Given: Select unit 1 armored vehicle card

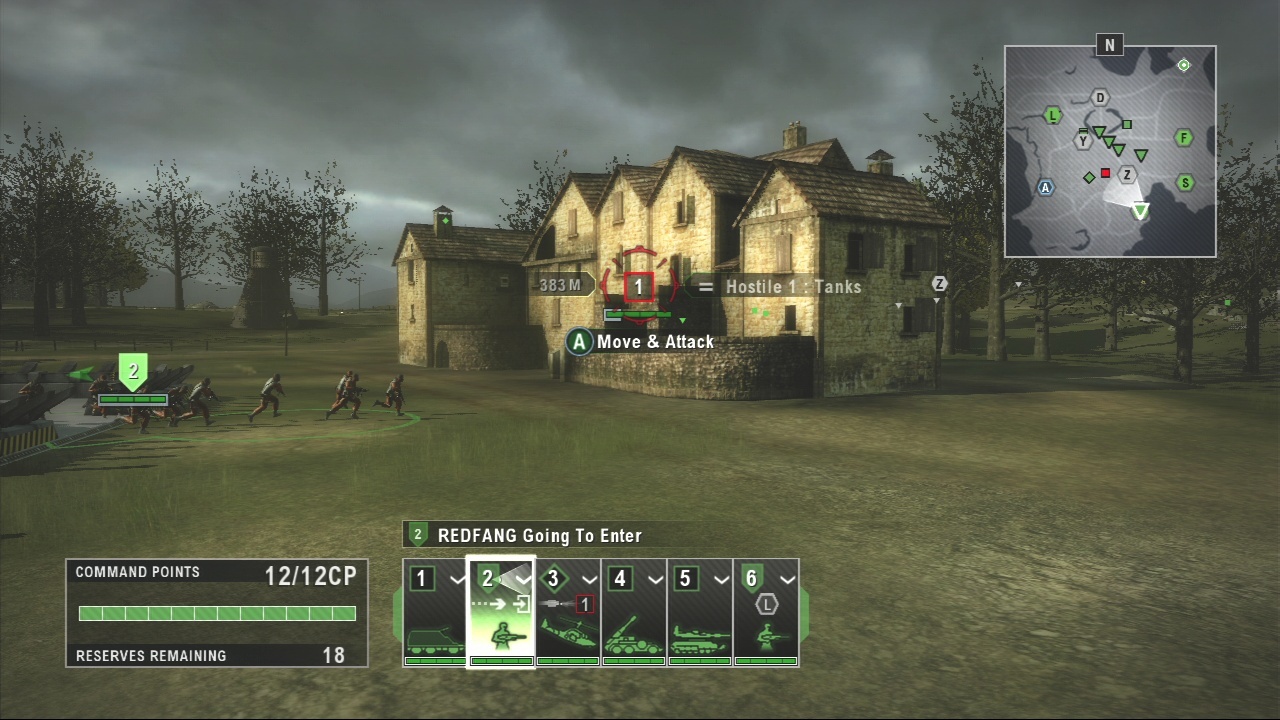Looking at the screenshot, I should click(x=435, y=612).
